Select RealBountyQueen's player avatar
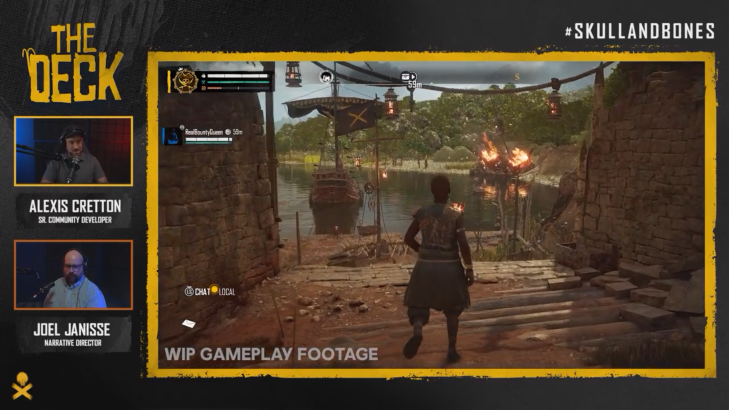Image resolution: width=729 pixels, height=410 pixels. coord(171,135)
